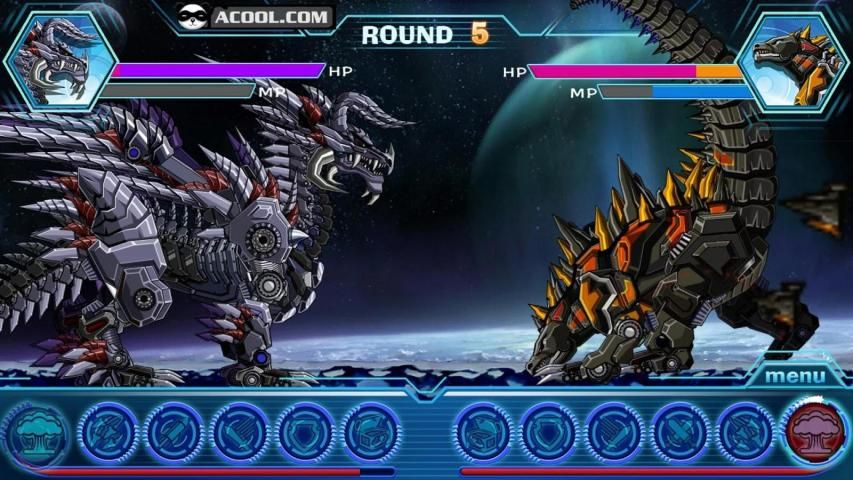Trigger the red mushroom cloud ultimate

tap(814, 431)
